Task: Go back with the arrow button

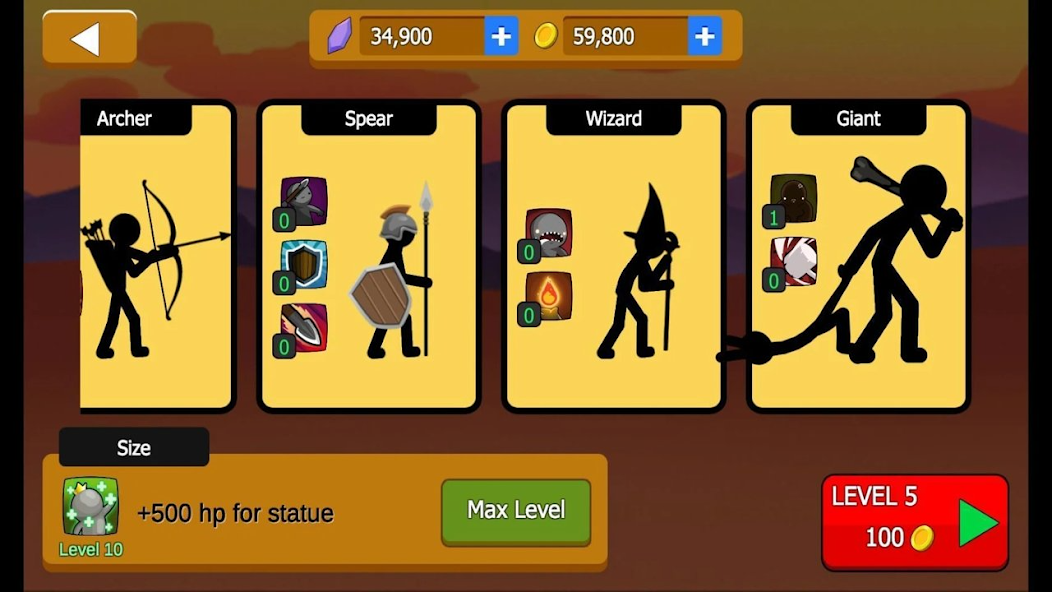Action: click(x=89, y=39)
